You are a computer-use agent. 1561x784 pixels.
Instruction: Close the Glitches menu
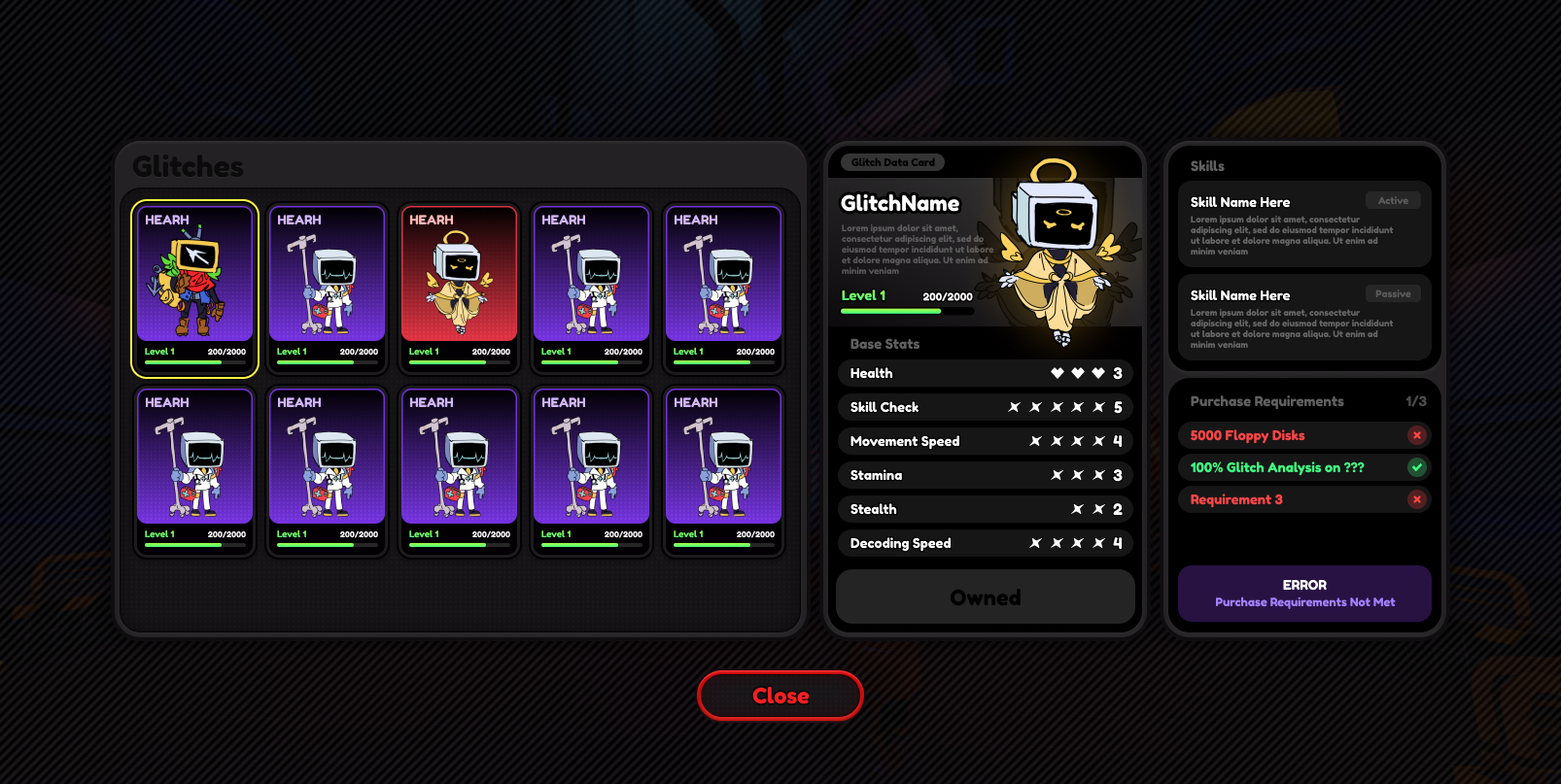(x=780, y=696)
